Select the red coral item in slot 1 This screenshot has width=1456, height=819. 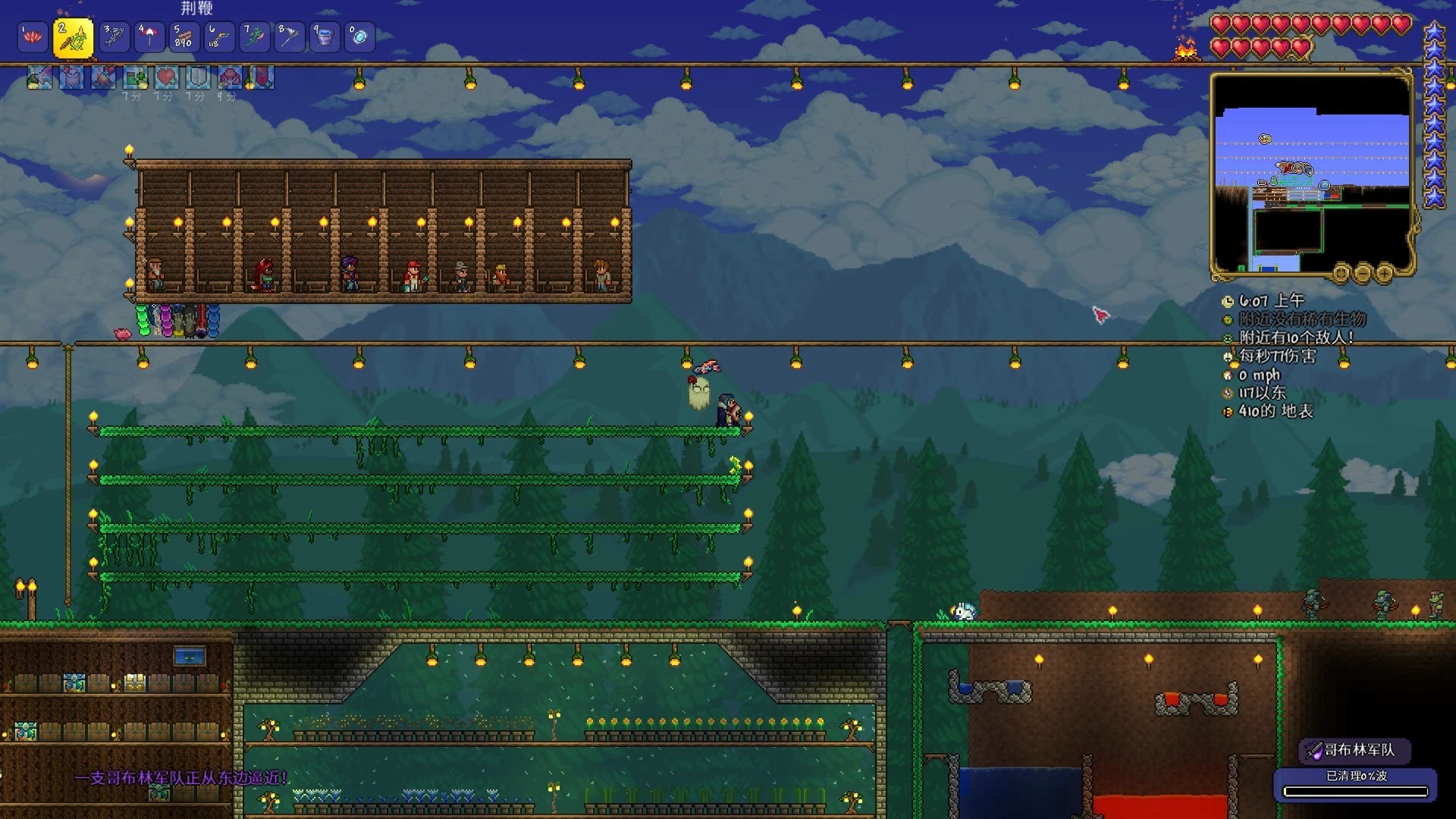pos(33,36)
